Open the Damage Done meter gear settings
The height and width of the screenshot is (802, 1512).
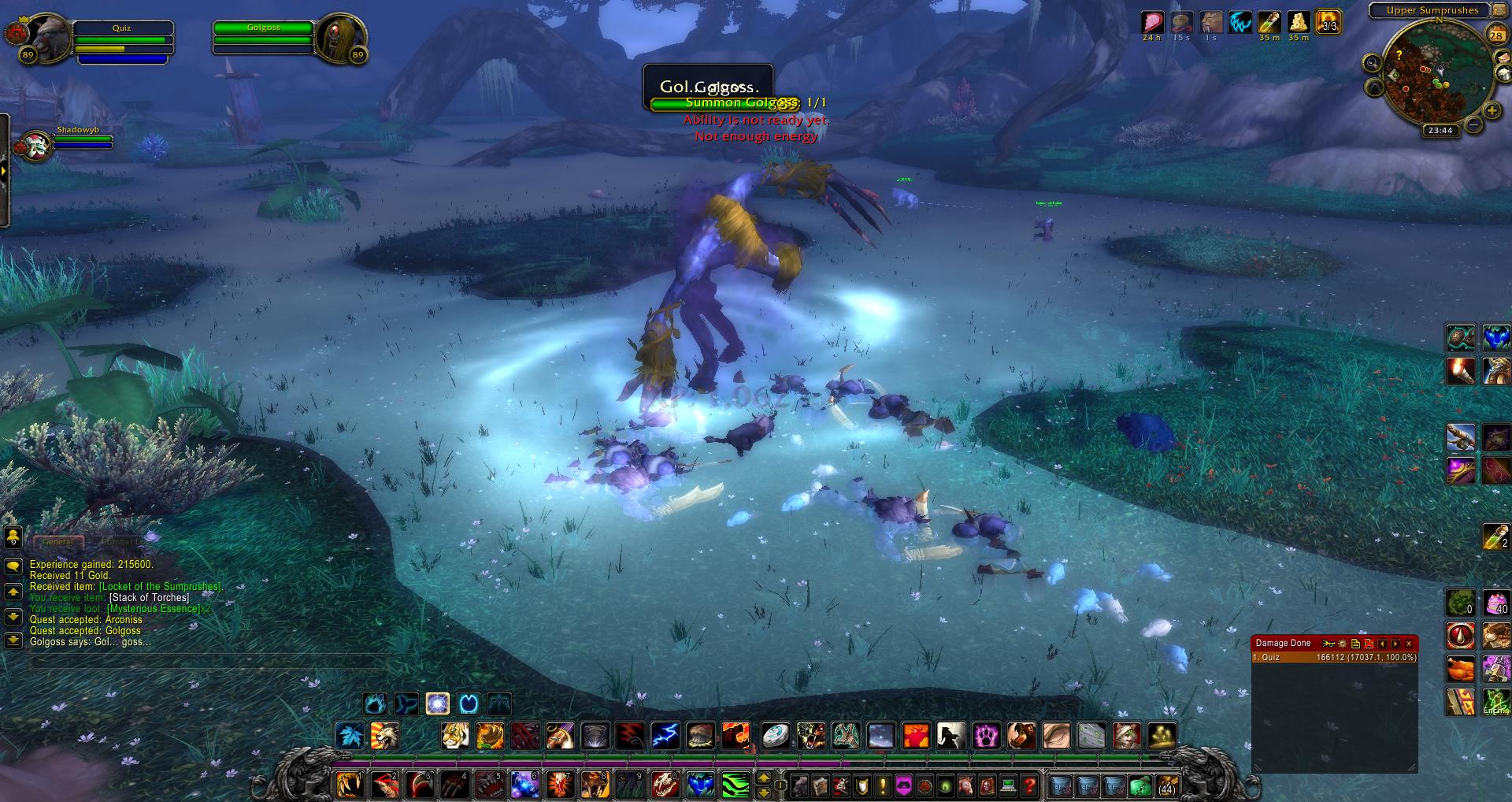(1343, 644)
